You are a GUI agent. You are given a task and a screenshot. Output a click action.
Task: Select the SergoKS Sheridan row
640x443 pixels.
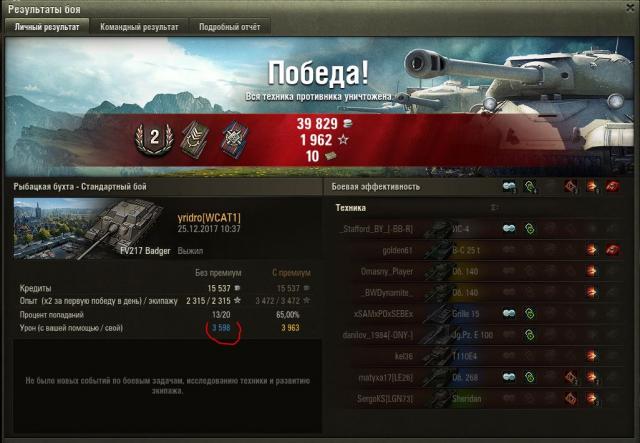click(420, 398)
